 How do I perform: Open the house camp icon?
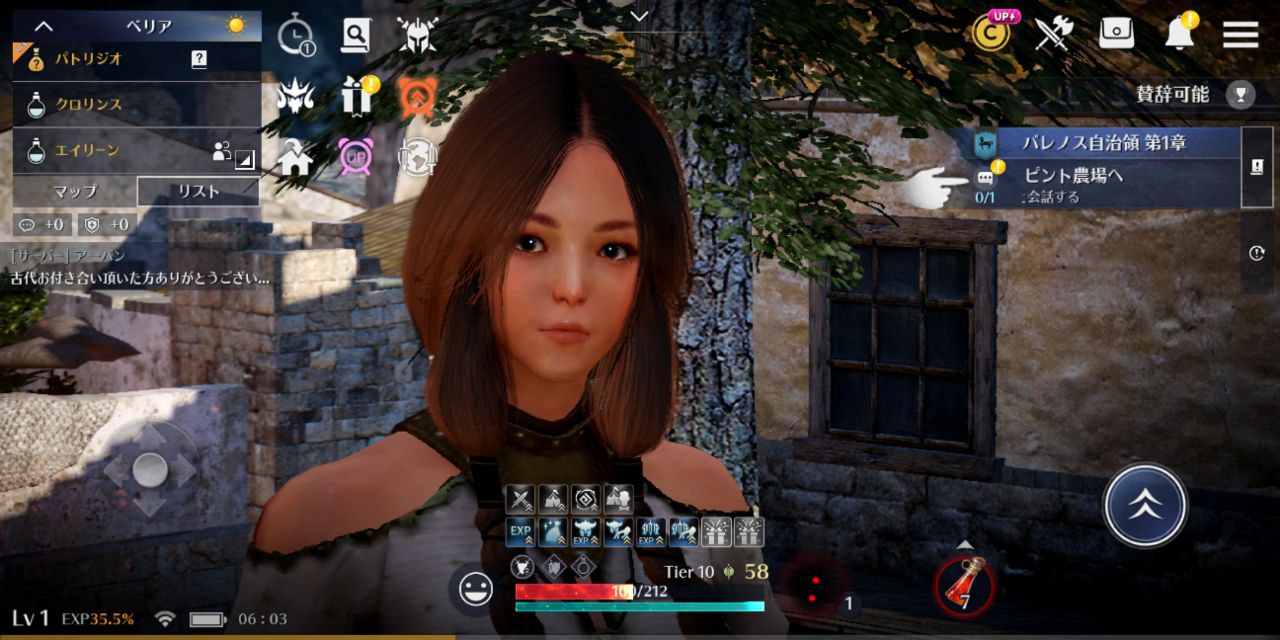(x=295, y=157)
